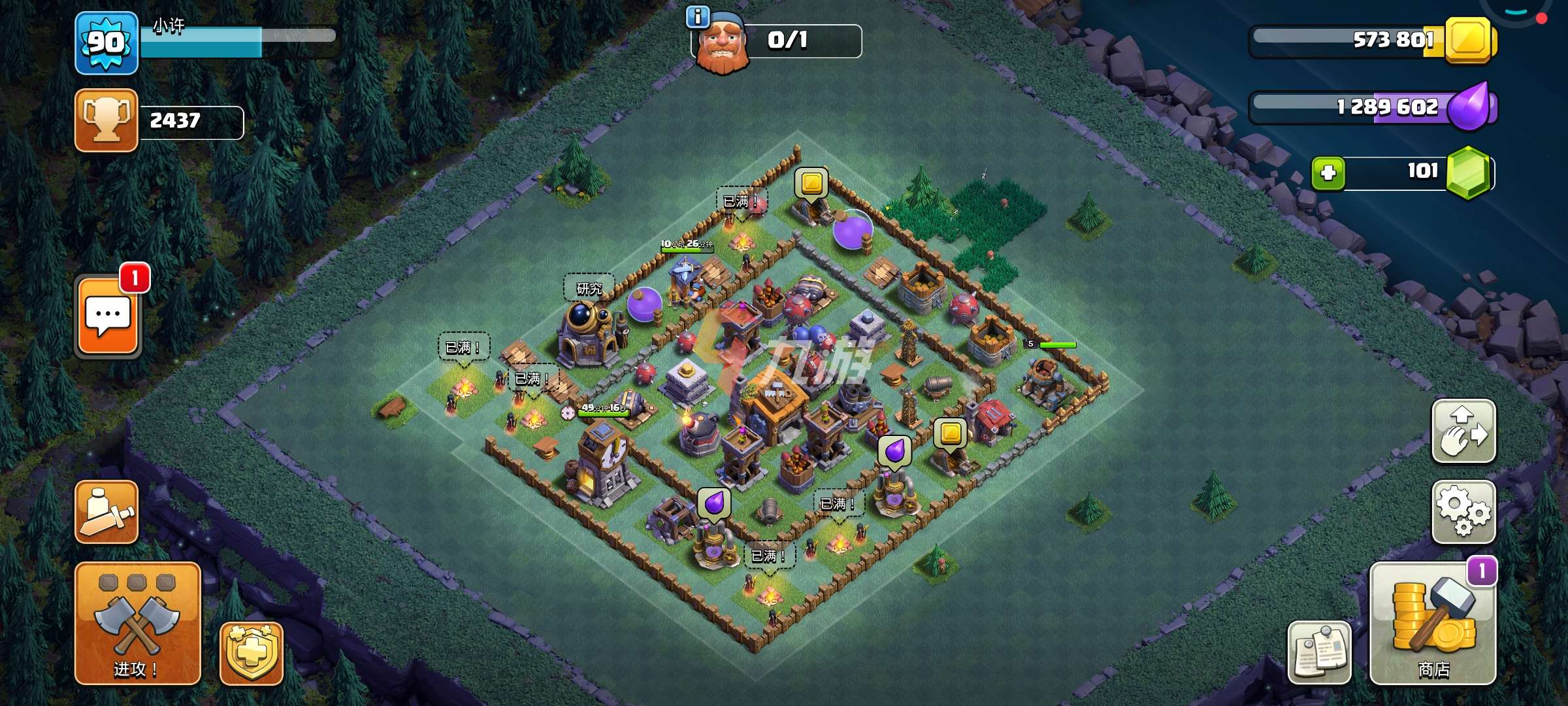This screenshot has width=1568, height=706.
Task: Open the chat messages panel
Action: coord(108,316)
